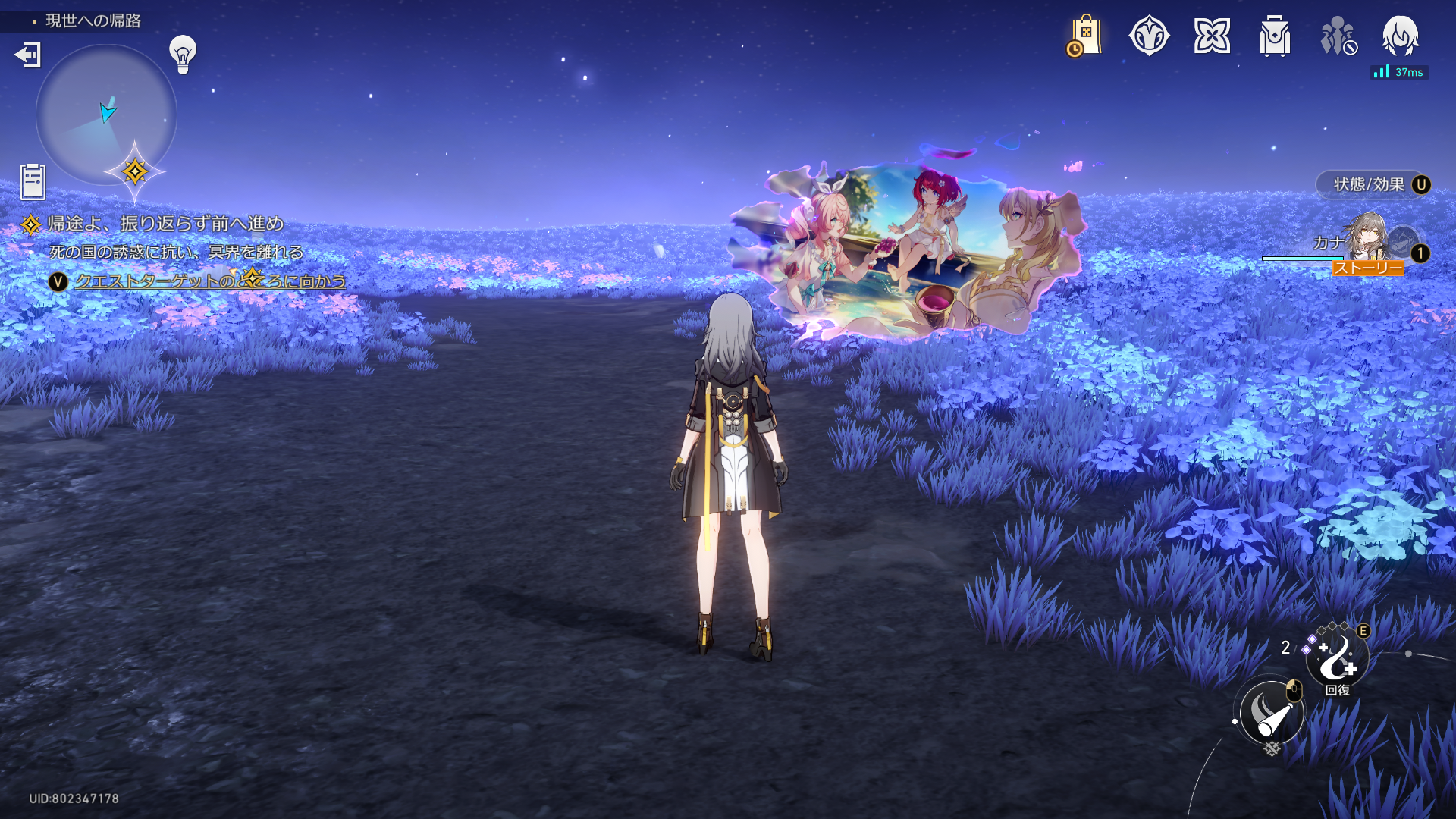Activate the basic attack button

1272,714
